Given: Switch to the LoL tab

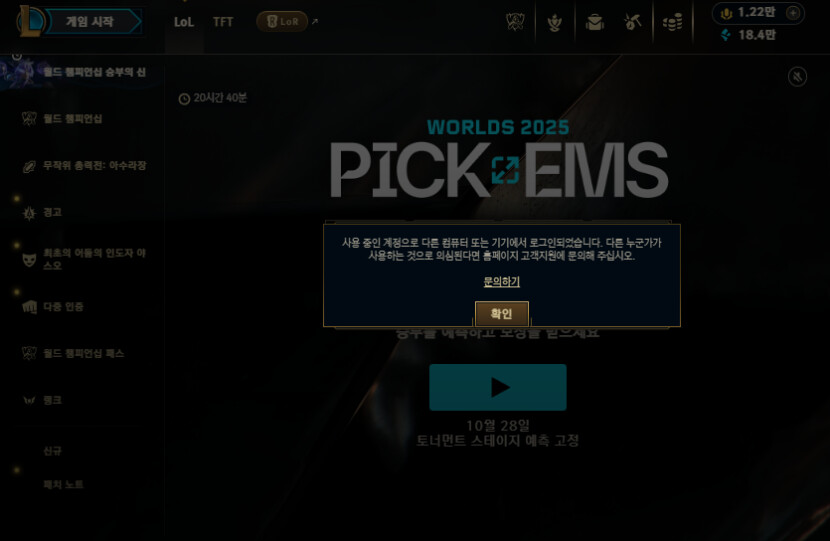Looking at the screenshot, I should (184, 22).
